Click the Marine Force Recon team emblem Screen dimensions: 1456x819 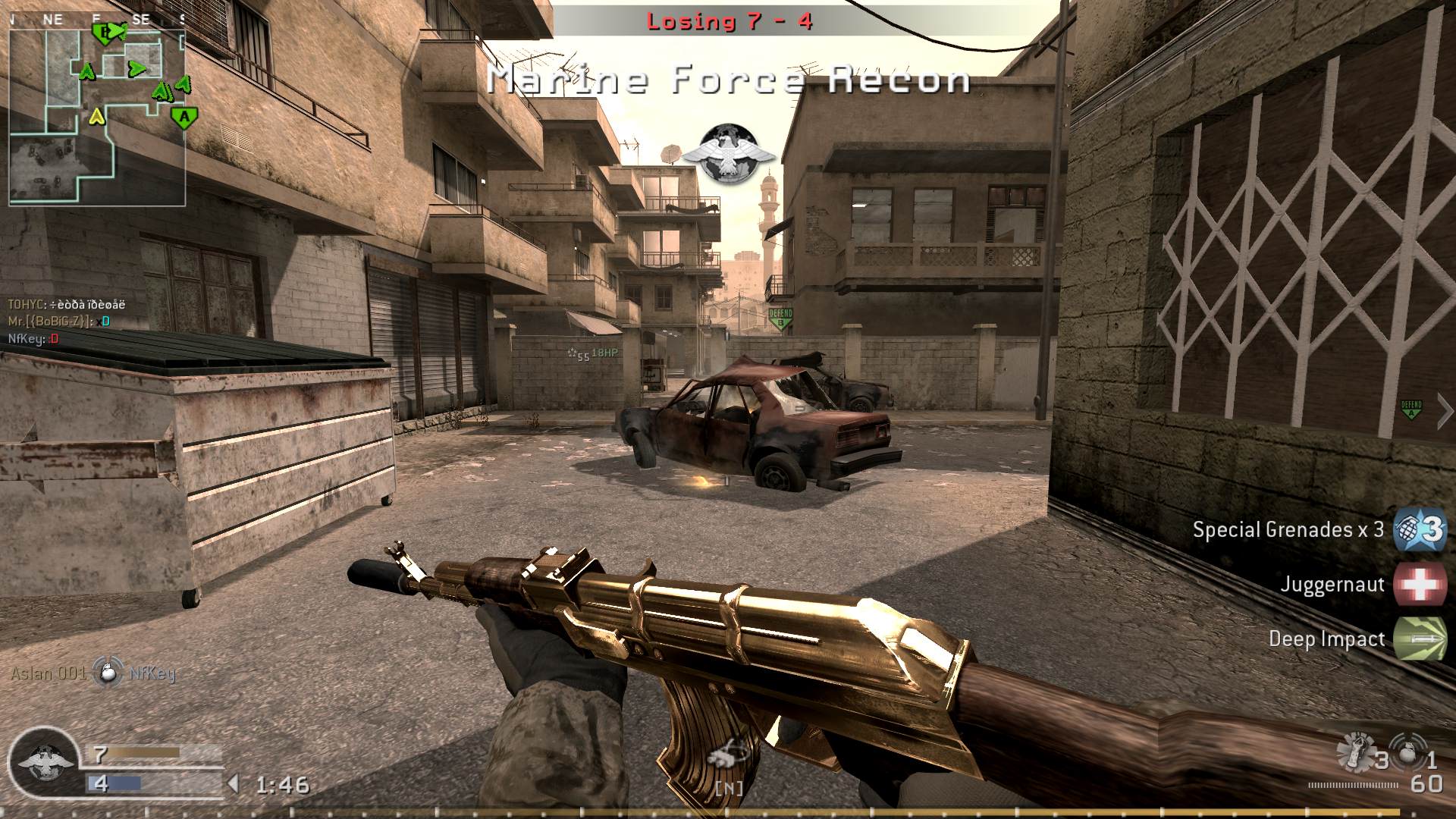point(729,152)
